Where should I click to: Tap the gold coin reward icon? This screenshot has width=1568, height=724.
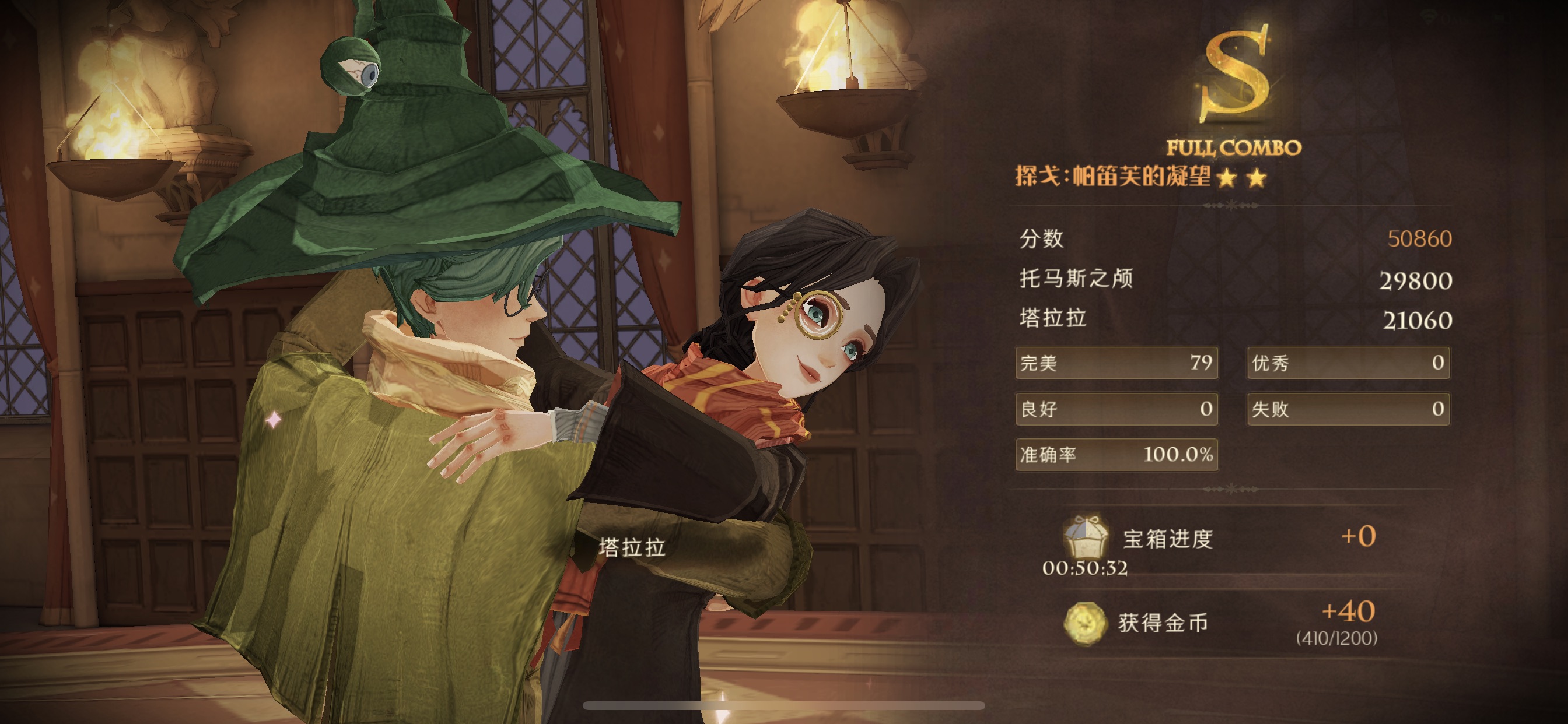coord(1084,623)
